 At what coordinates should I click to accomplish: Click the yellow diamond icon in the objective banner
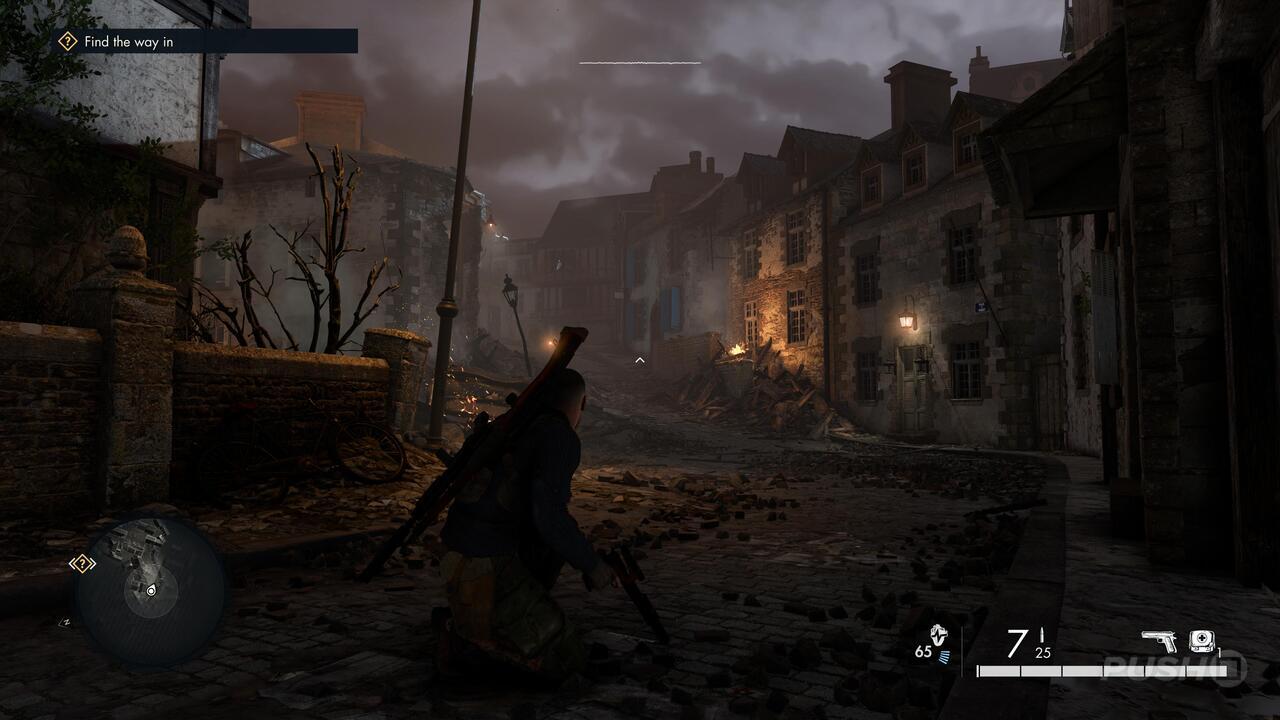click(x=66, y=43)
